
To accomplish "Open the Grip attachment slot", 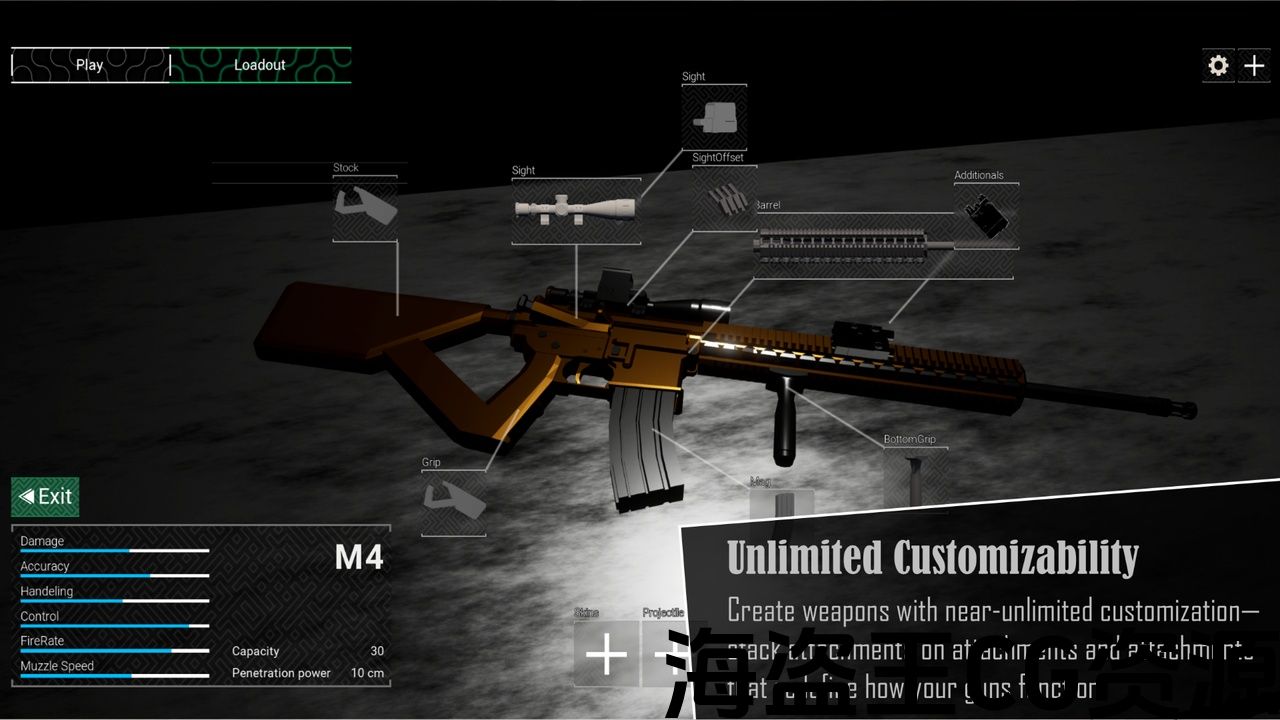I will (453, 499).
